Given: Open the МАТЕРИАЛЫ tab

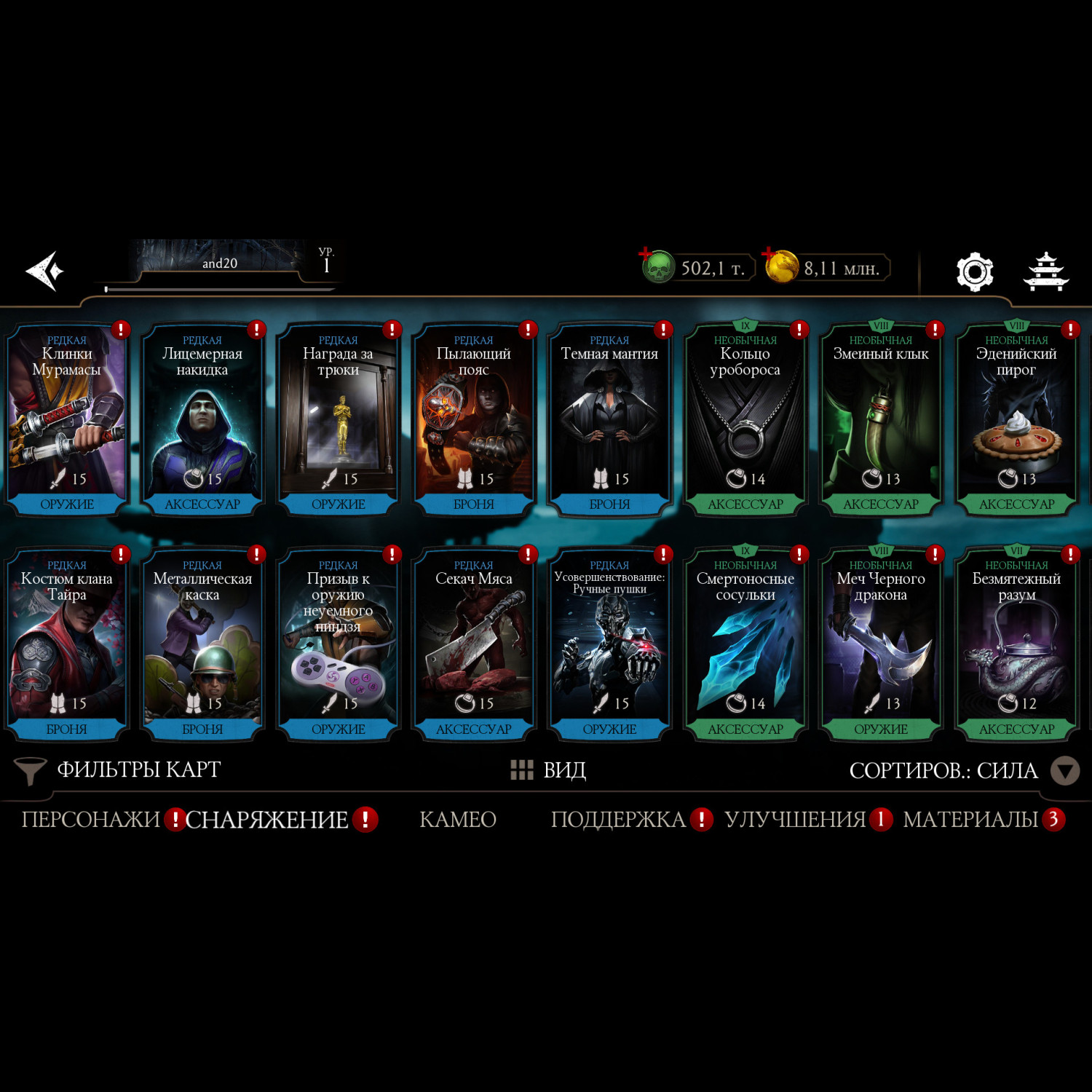Looking at the screenshot, I should (x=970, y=820).
